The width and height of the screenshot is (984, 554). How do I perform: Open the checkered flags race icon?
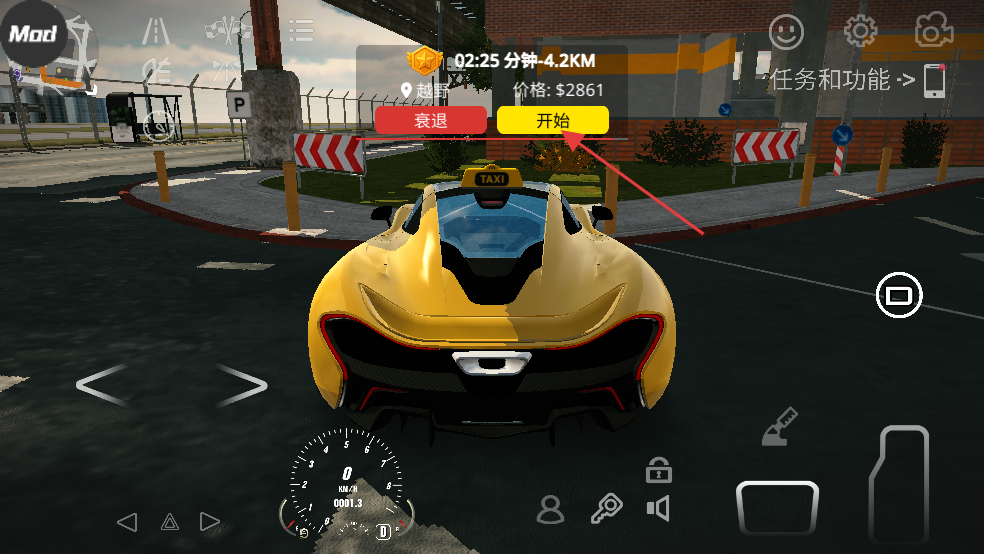click(x=228, y=31)
